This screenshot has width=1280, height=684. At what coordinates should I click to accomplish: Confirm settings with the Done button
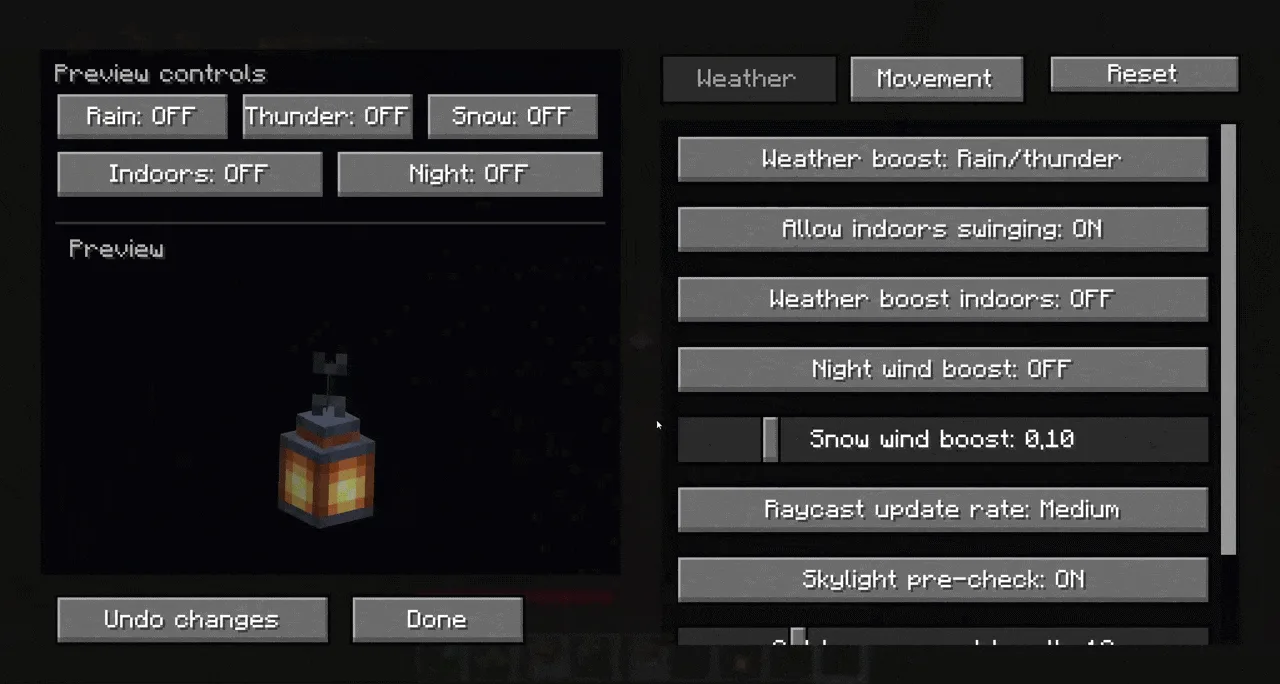point(437,620)
